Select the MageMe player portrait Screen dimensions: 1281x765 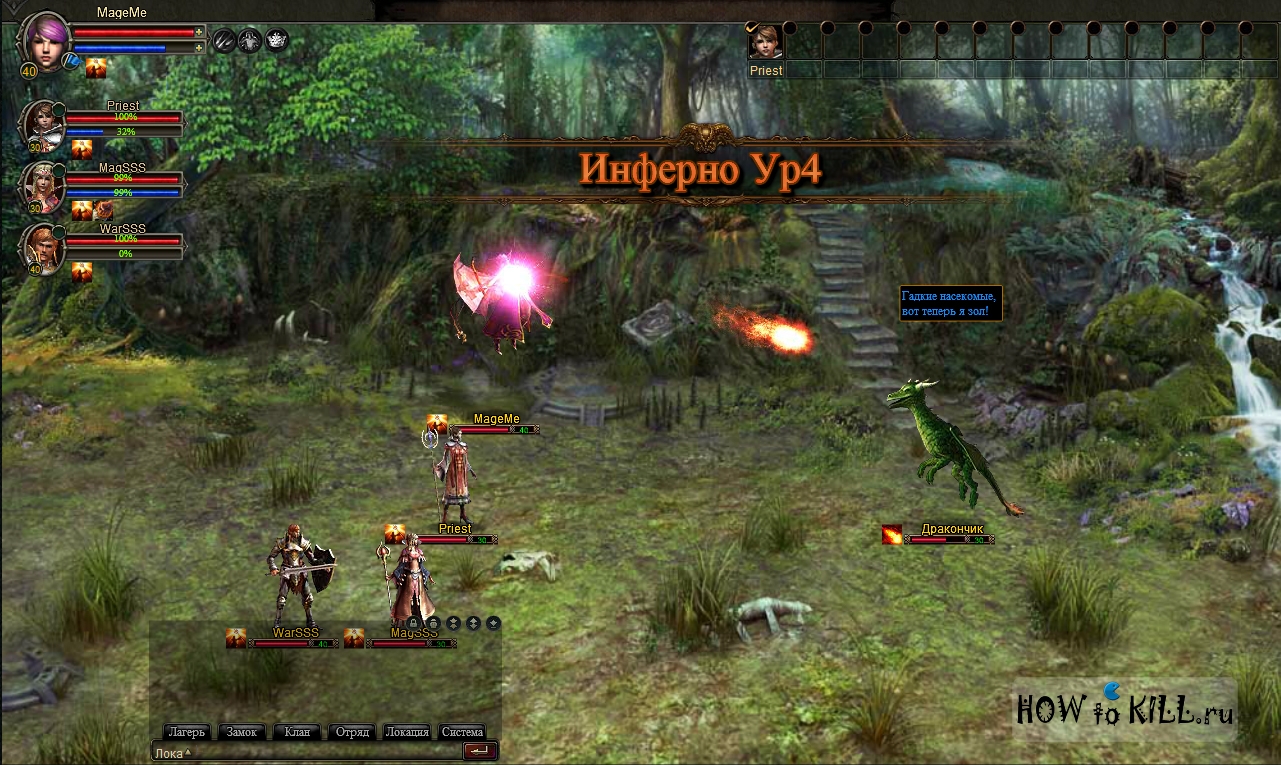[x=43, y=40]
